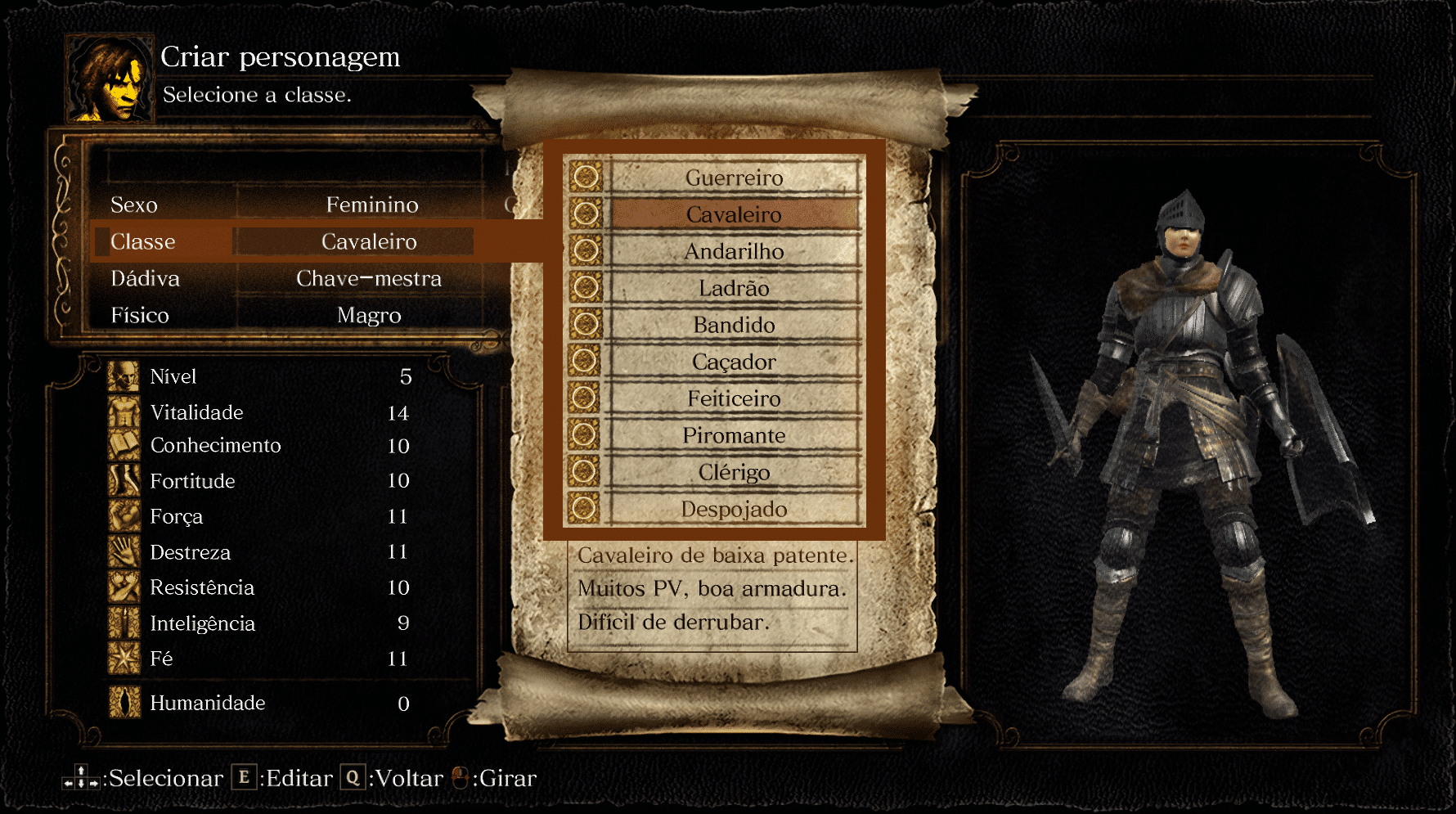Image resolution: width=1456 pixels, height=814 pixels.
Task: Open the Dádiva Chave-mestra selector
Action: pos(370,278)
